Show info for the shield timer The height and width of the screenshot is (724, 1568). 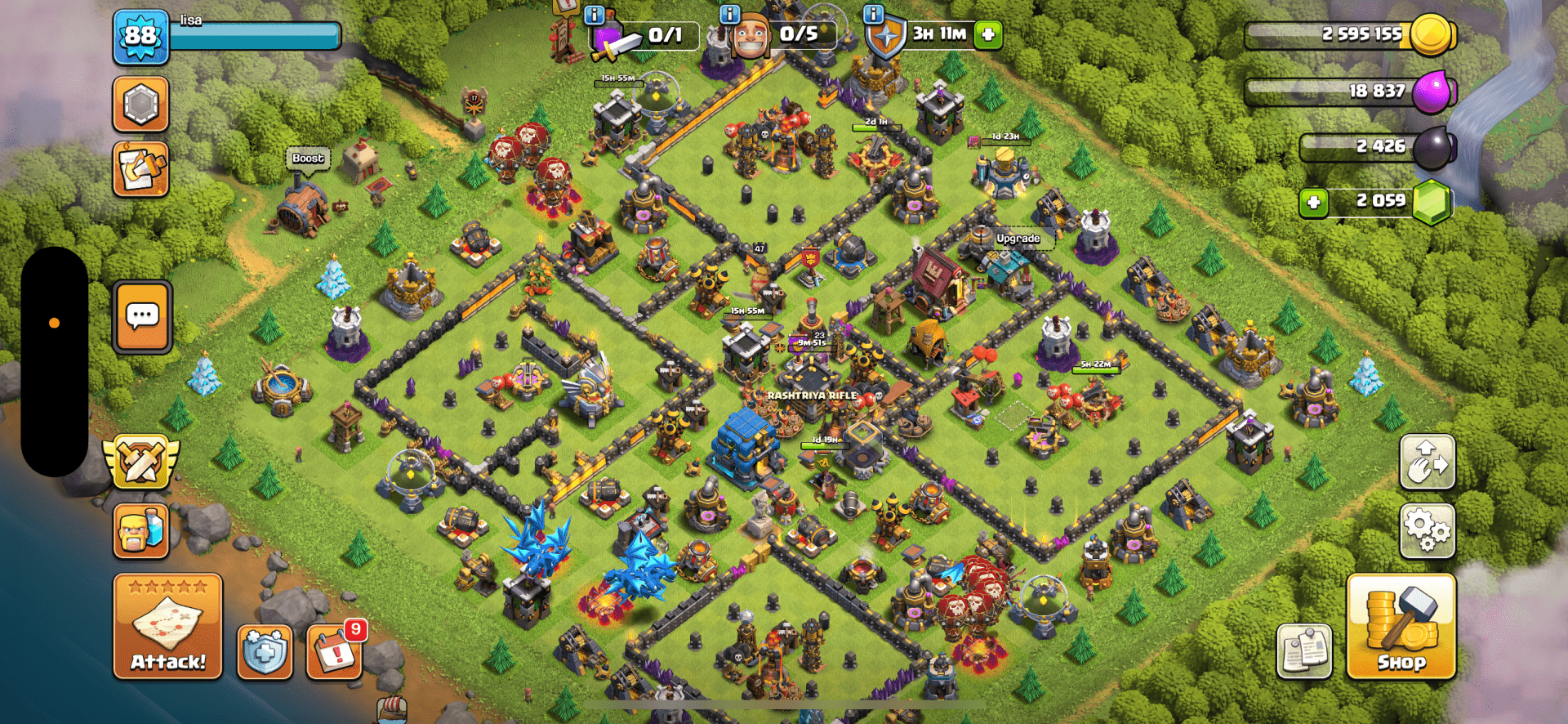pyautogui.click(x=873, y=14)
